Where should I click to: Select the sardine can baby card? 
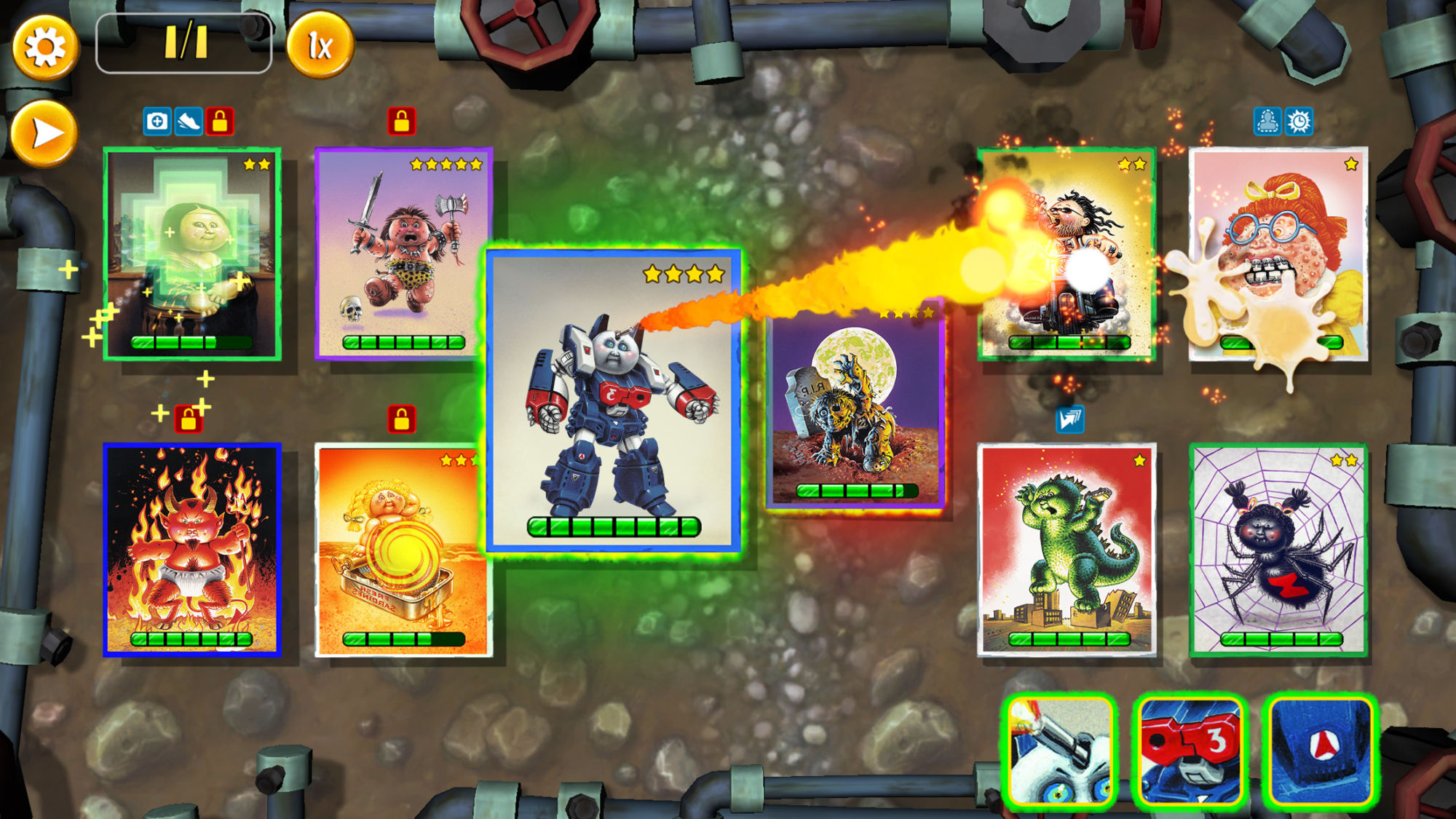(x=402, y=550)
